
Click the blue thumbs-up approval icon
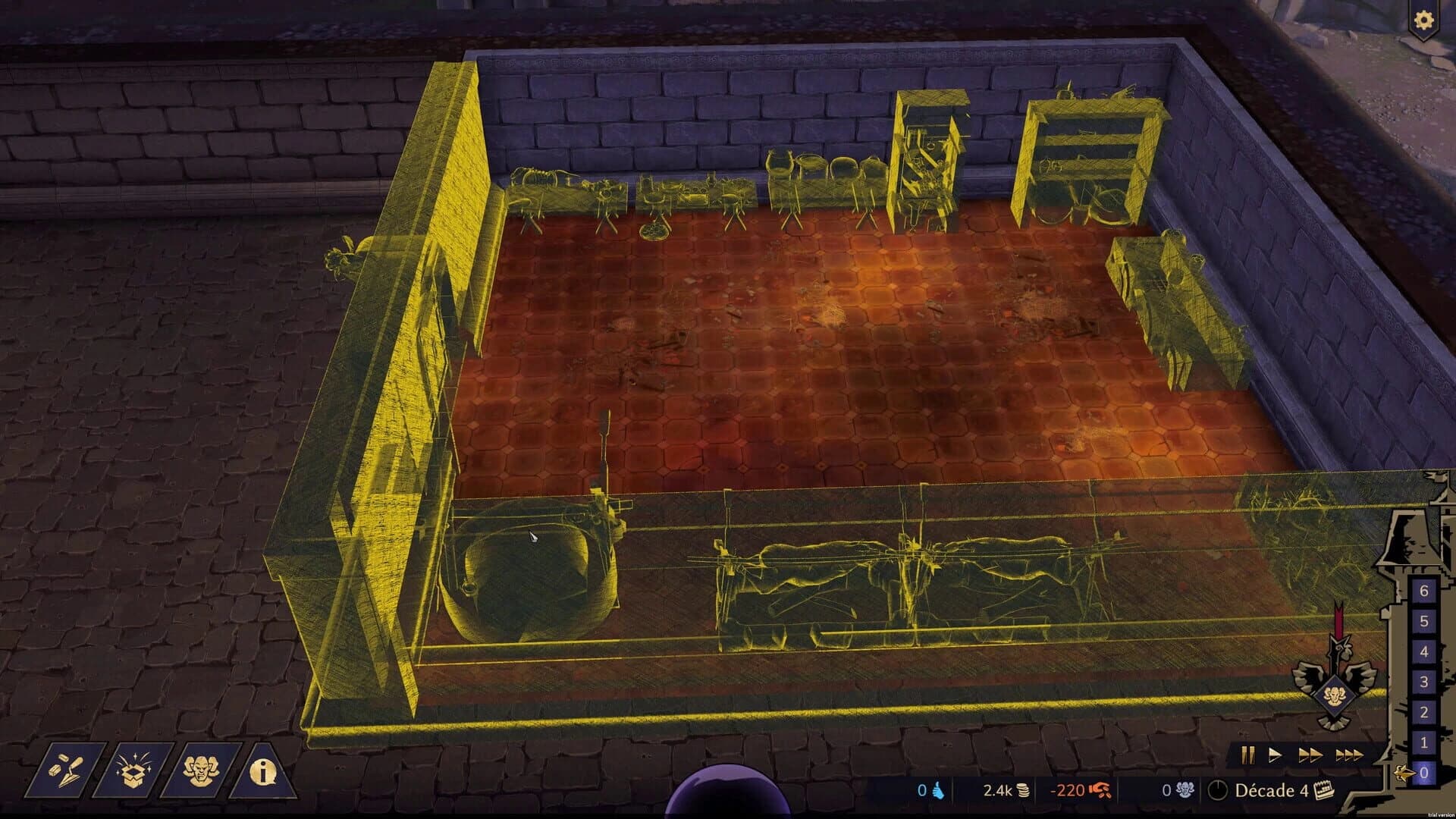tap(937, 791)
